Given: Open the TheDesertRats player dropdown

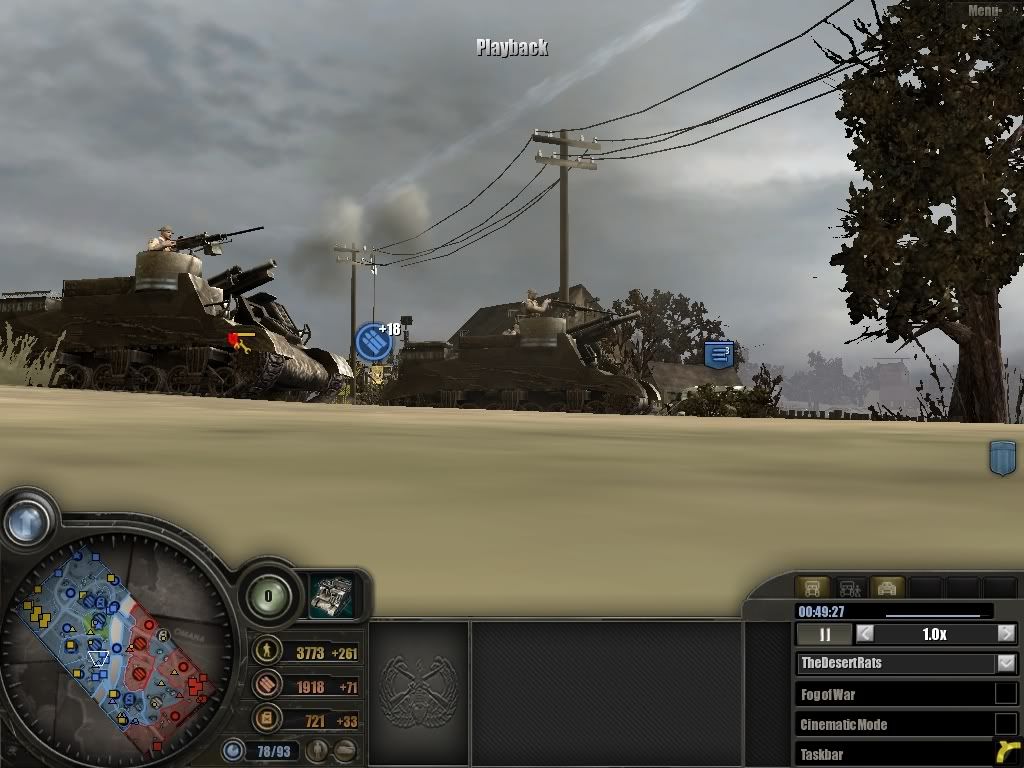Looking at the screenshot, I should coord(1006,663).
